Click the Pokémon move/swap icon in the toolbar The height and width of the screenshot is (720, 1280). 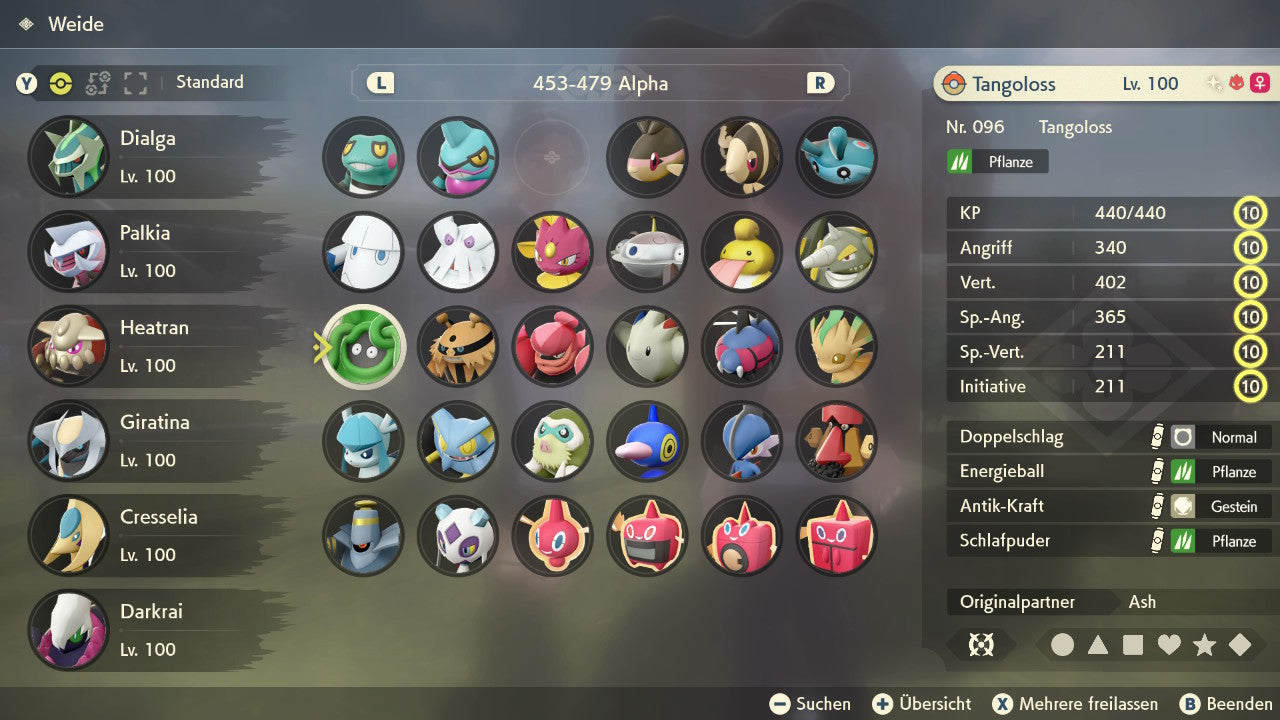(98, 83)
